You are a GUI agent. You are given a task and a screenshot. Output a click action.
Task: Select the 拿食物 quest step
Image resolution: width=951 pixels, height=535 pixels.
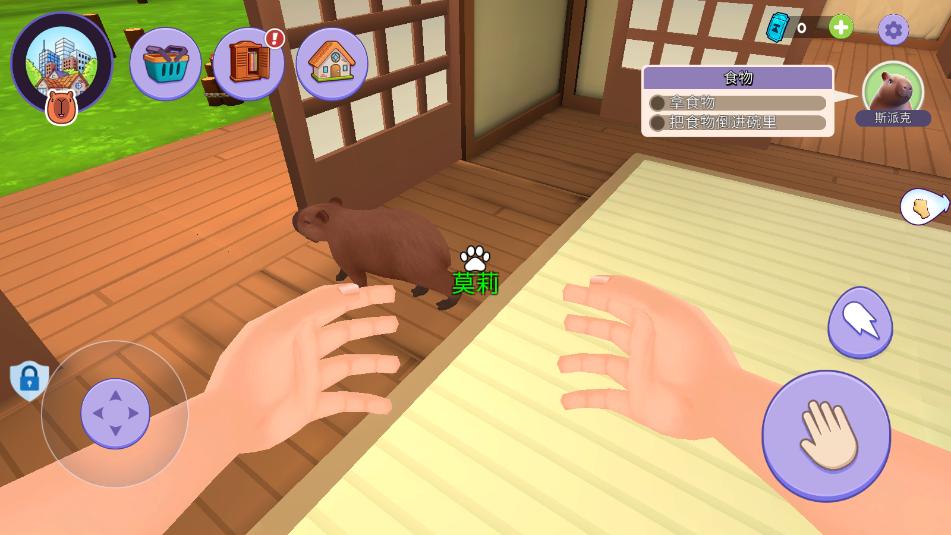[x=738, y=102]
